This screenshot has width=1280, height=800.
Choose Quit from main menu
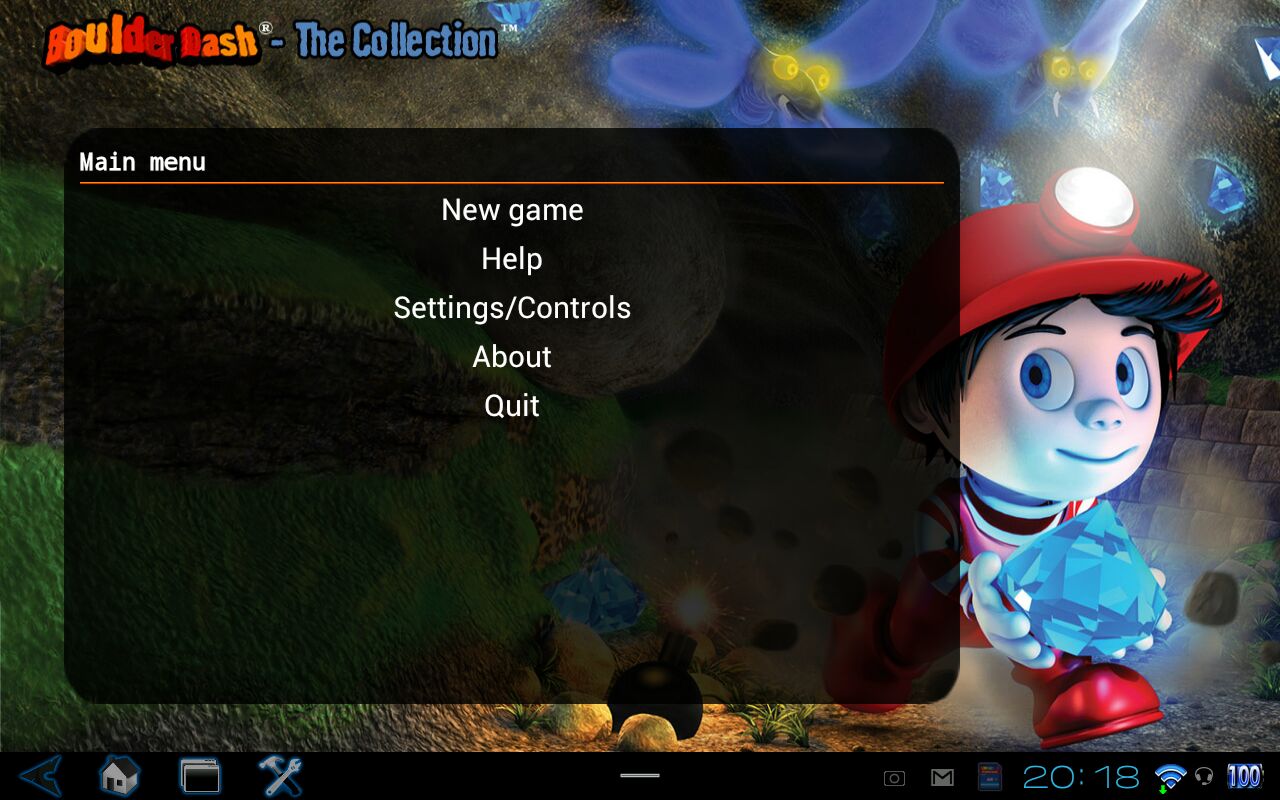(x=512, y=406)
